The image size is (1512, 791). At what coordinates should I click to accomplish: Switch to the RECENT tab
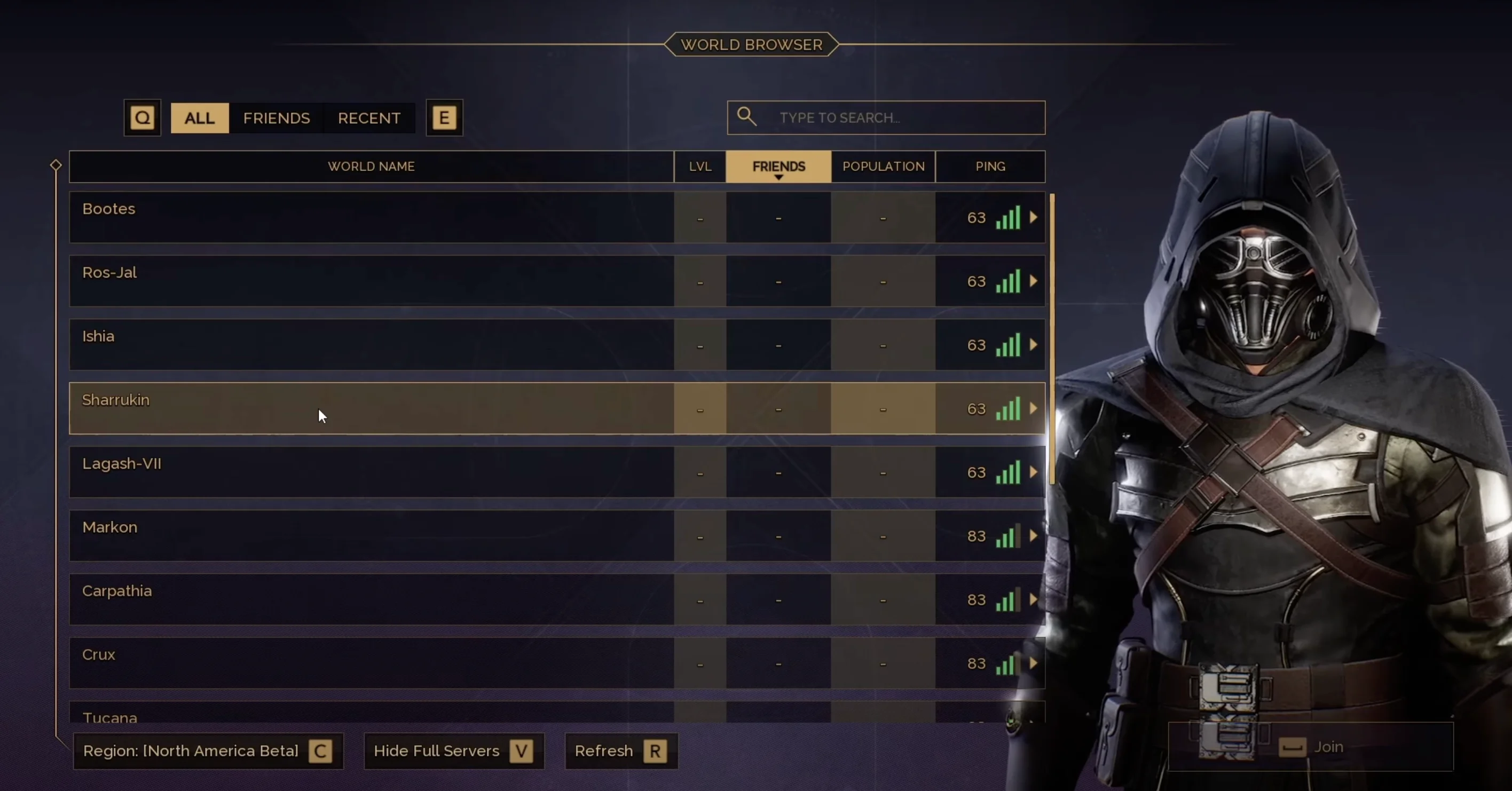click(x=368, y=117)
